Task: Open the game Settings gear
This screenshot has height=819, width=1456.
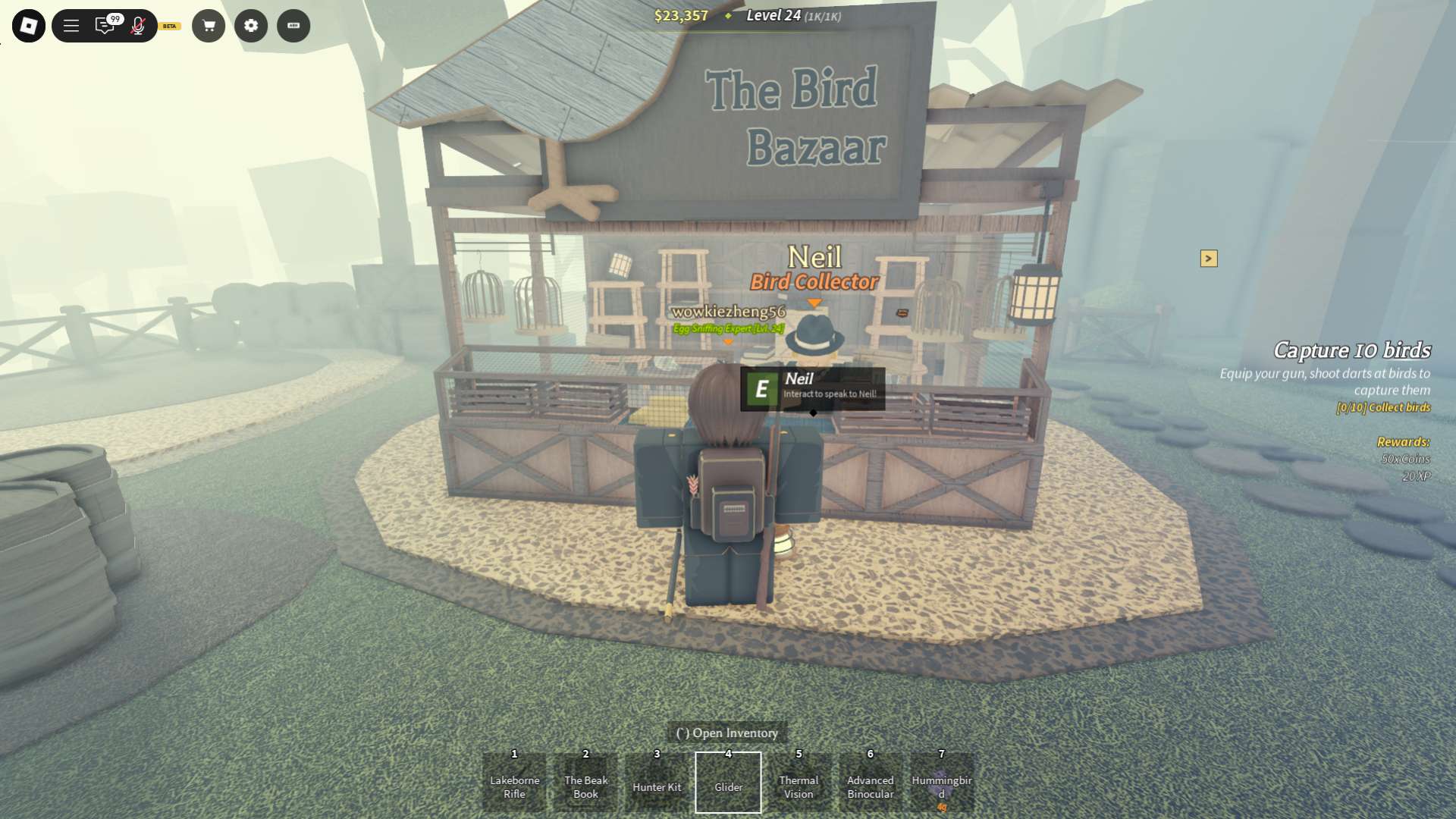Action: (x=251, y=25)
